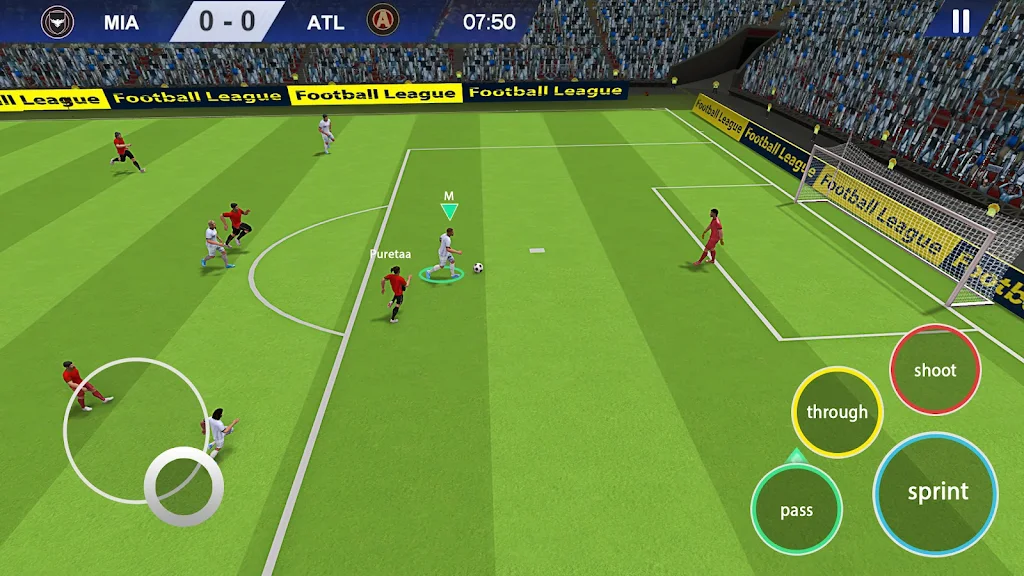This screenshot has height=576, width=1024.
Task: Tap the green pass button
Action: pyautogui.click(x=797, y=510)
